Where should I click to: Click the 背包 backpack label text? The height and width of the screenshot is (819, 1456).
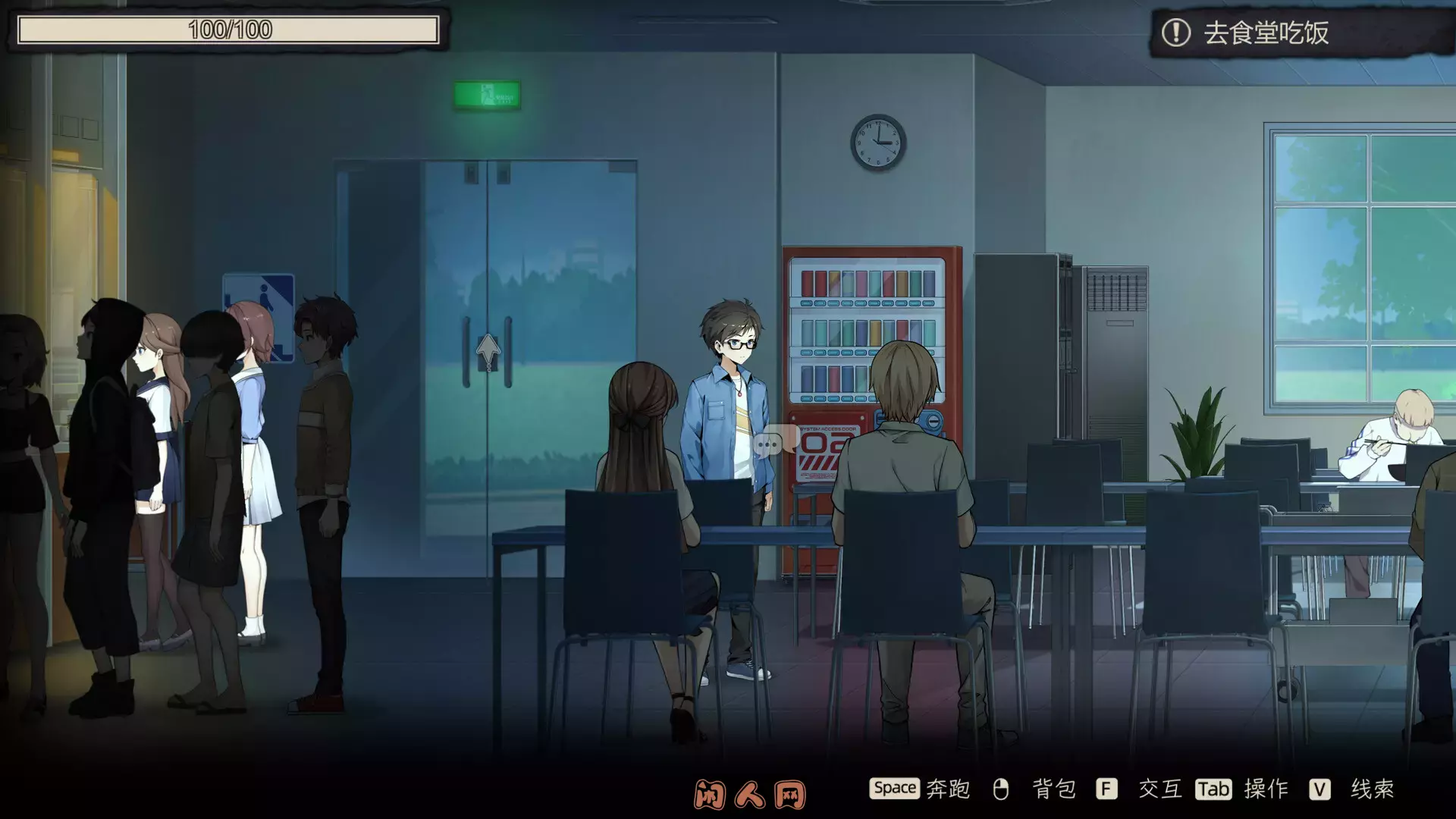click(1054, 789)
